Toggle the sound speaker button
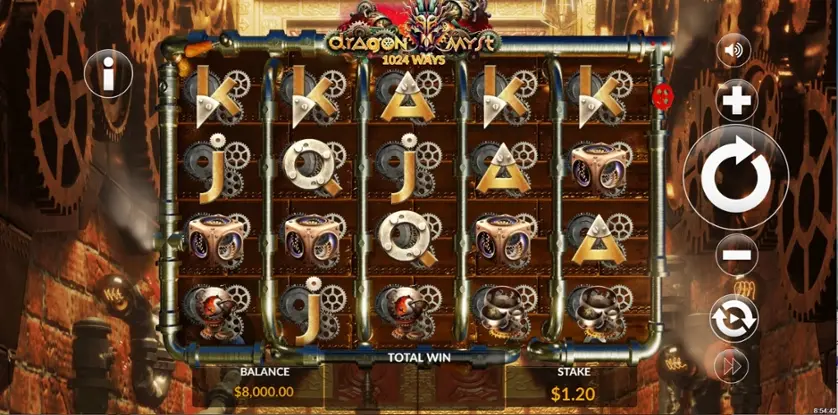Screen dimensions: 838x415 pos(735,50)
